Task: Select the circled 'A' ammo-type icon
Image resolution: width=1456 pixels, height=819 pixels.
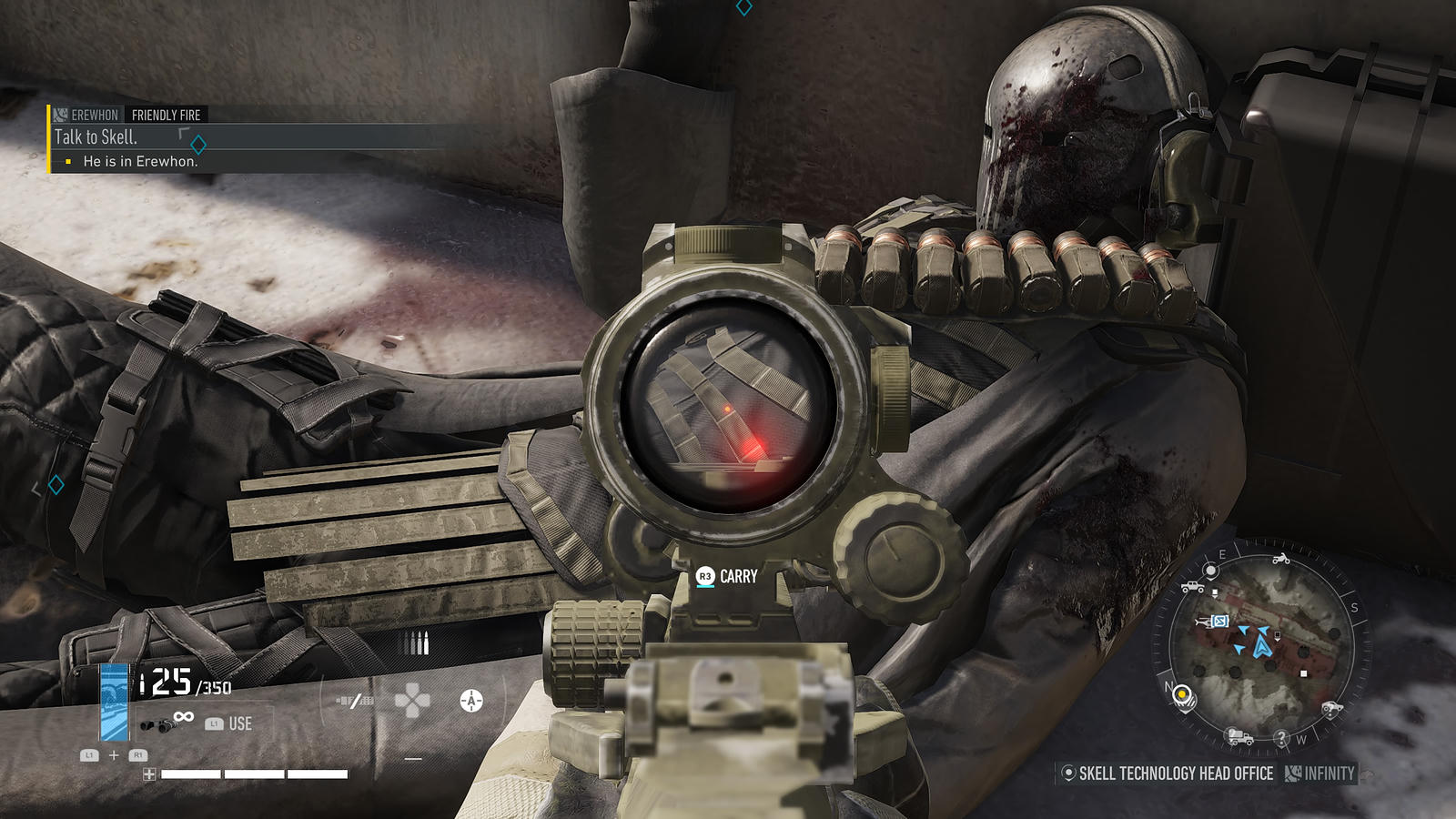Action: (470, 701)
